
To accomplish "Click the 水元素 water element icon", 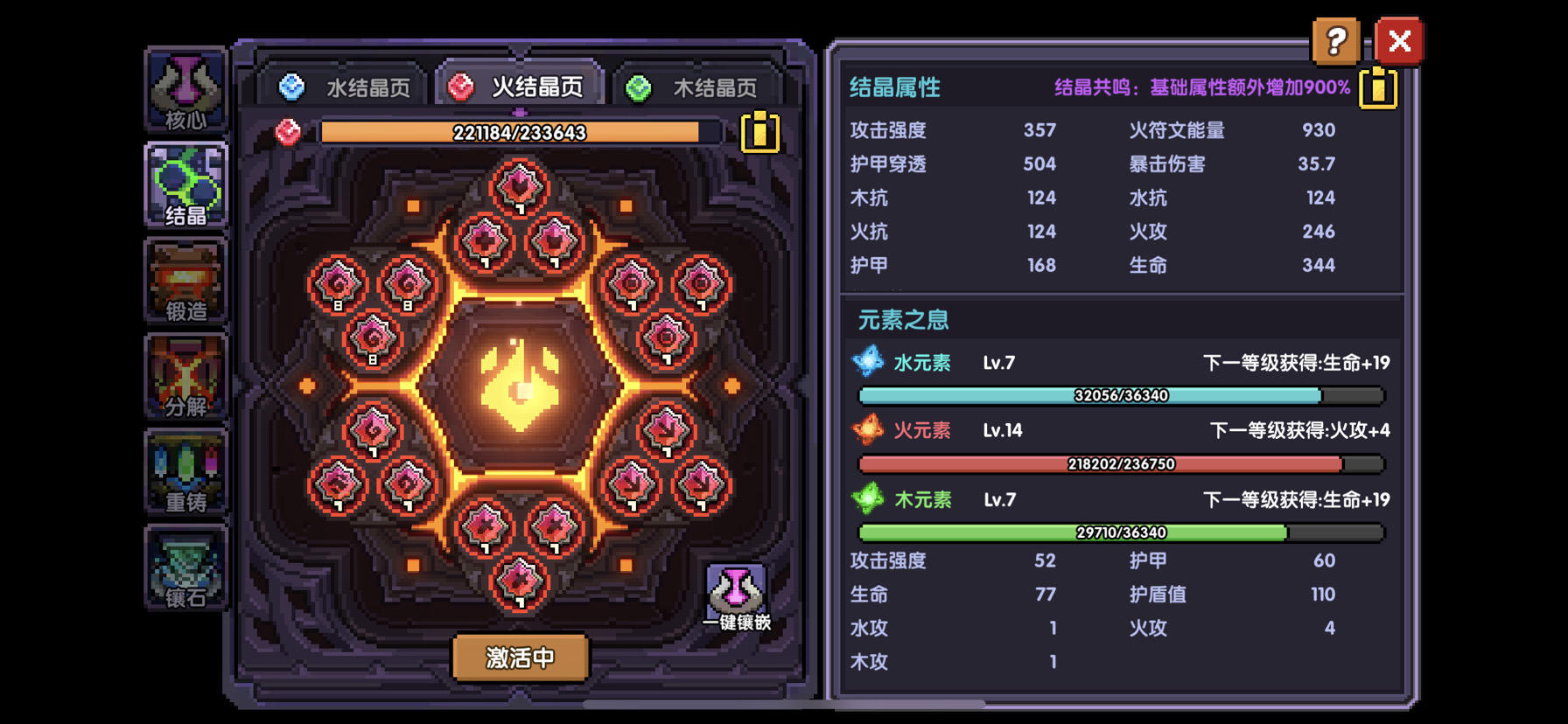I will [867, 361].
